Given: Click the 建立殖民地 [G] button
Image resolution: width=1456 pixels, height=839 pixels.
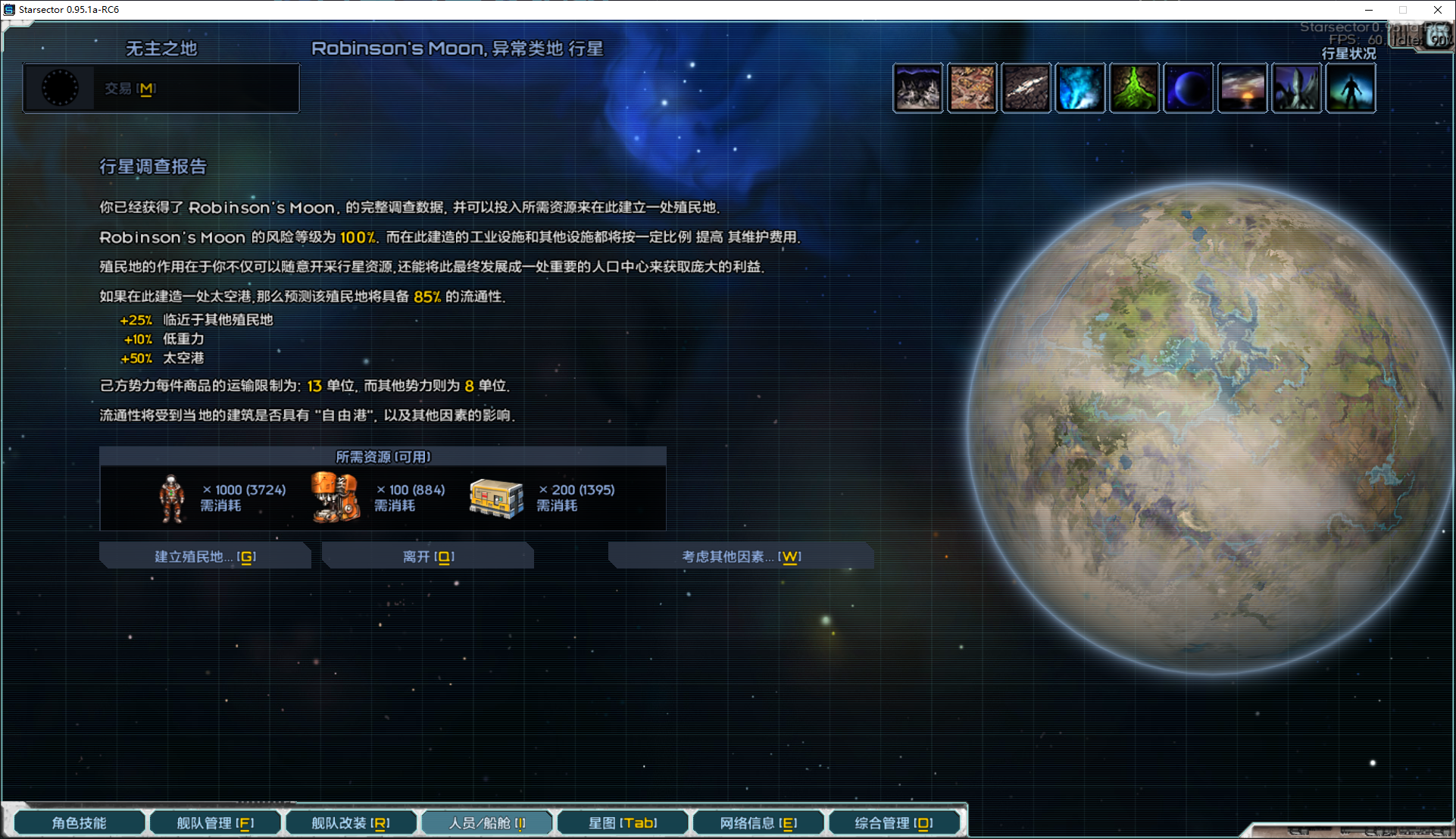Looking at the screenshot, I should 205,556.
